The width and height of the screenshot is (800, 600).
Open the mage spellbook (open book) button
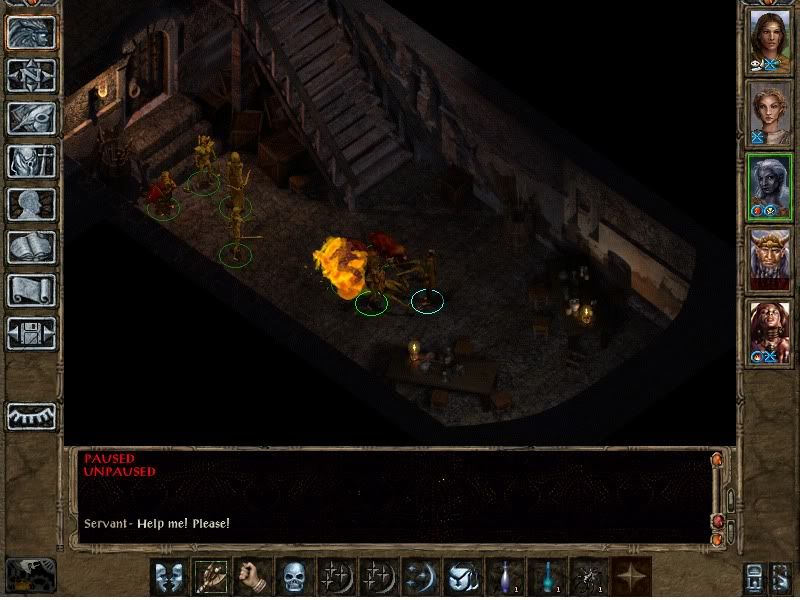pos(31,247)
